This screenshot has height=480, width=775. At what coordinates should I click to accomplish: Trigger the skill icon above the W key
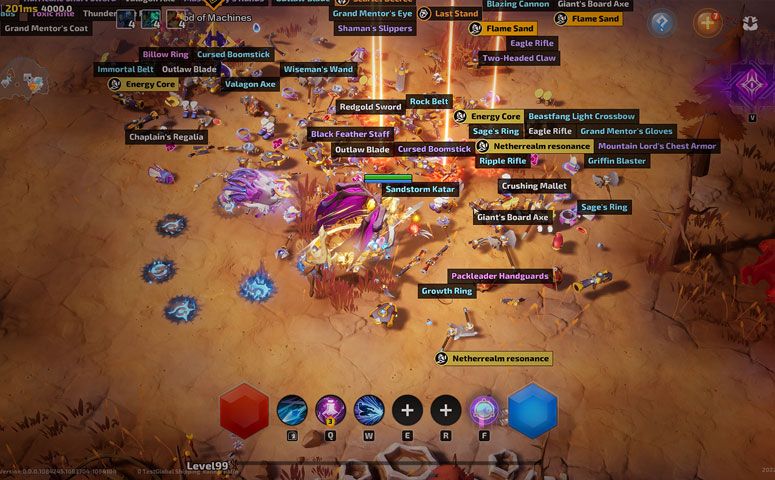tap(369, 410)
